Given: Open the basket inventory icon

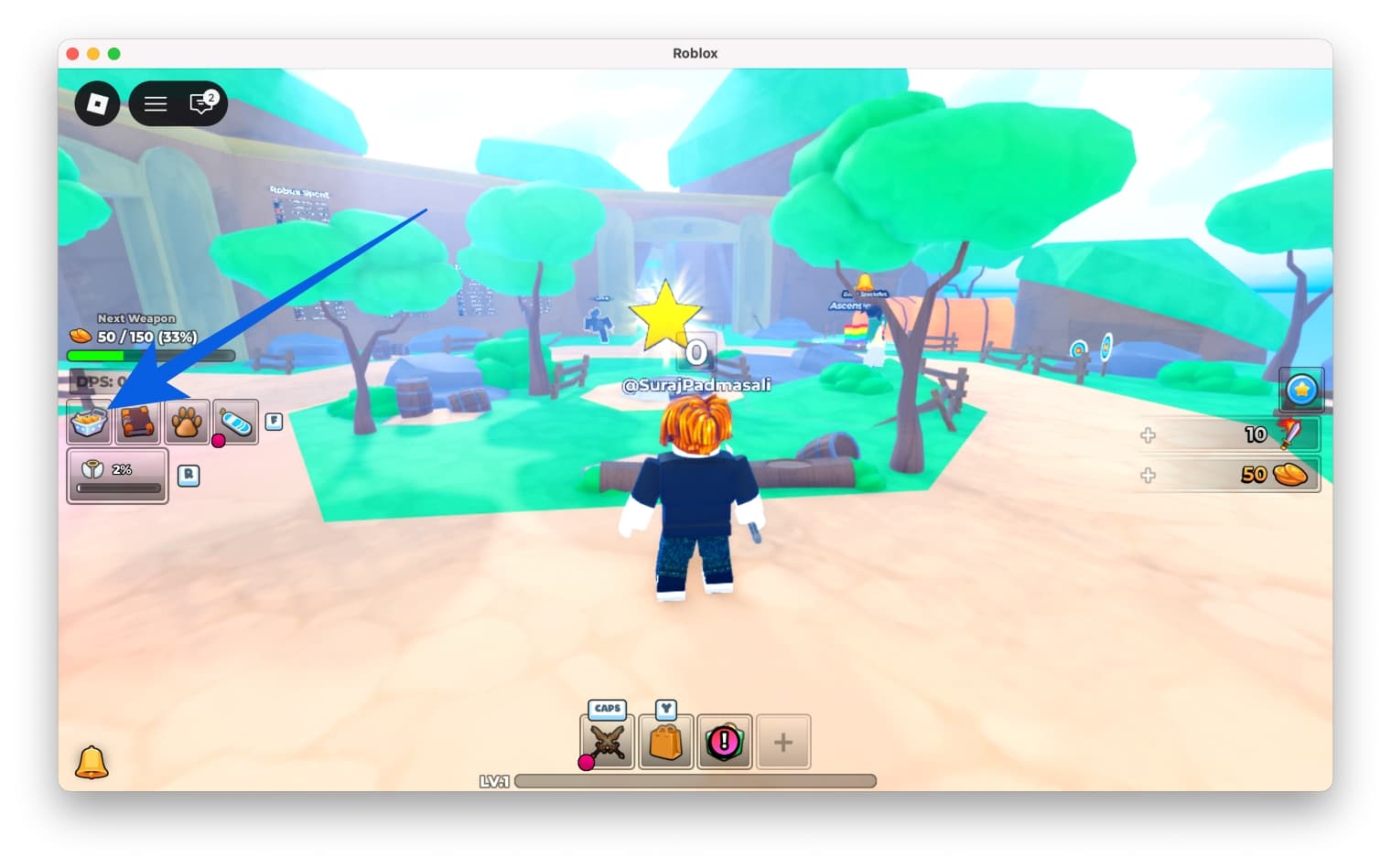Looking at the screenshot, I should coord(88,422).
